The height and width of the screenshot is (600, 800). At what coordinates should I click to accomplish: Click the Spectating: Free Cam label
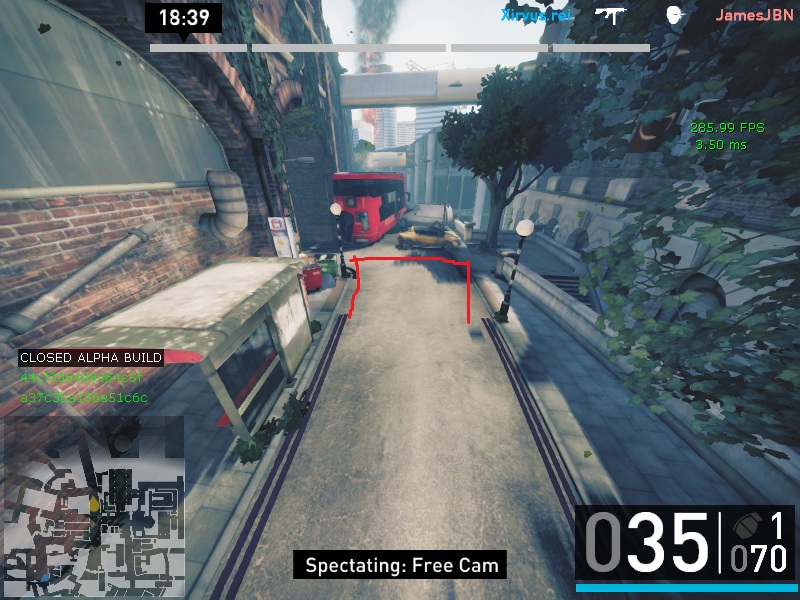[x=400, y=565]
